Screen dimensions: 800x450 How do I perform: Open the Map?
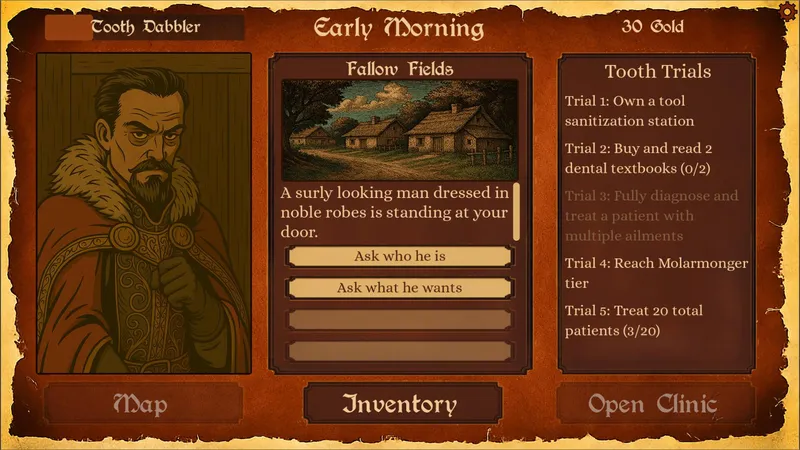(141, 404)
